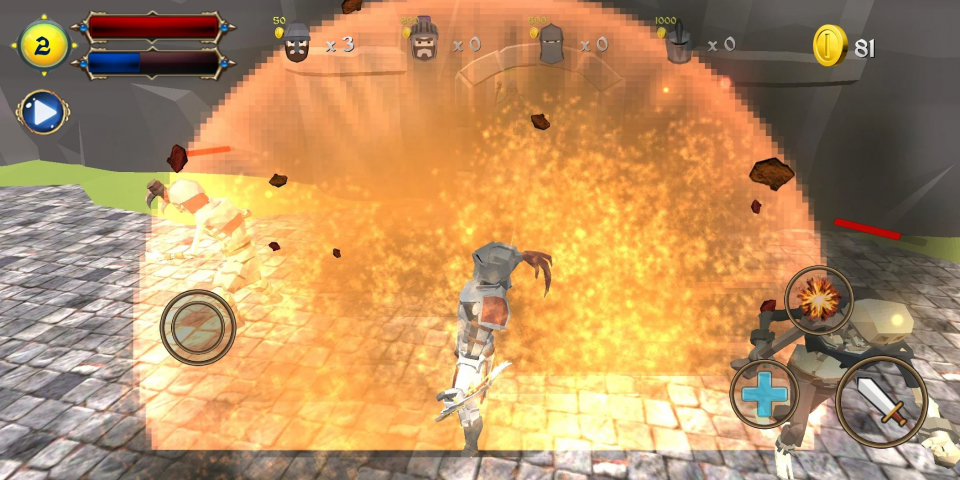Image resolution: width=960 pixels, height=480 pixels.
Task: Attack with the sword button
Action: tap(881, 401)
